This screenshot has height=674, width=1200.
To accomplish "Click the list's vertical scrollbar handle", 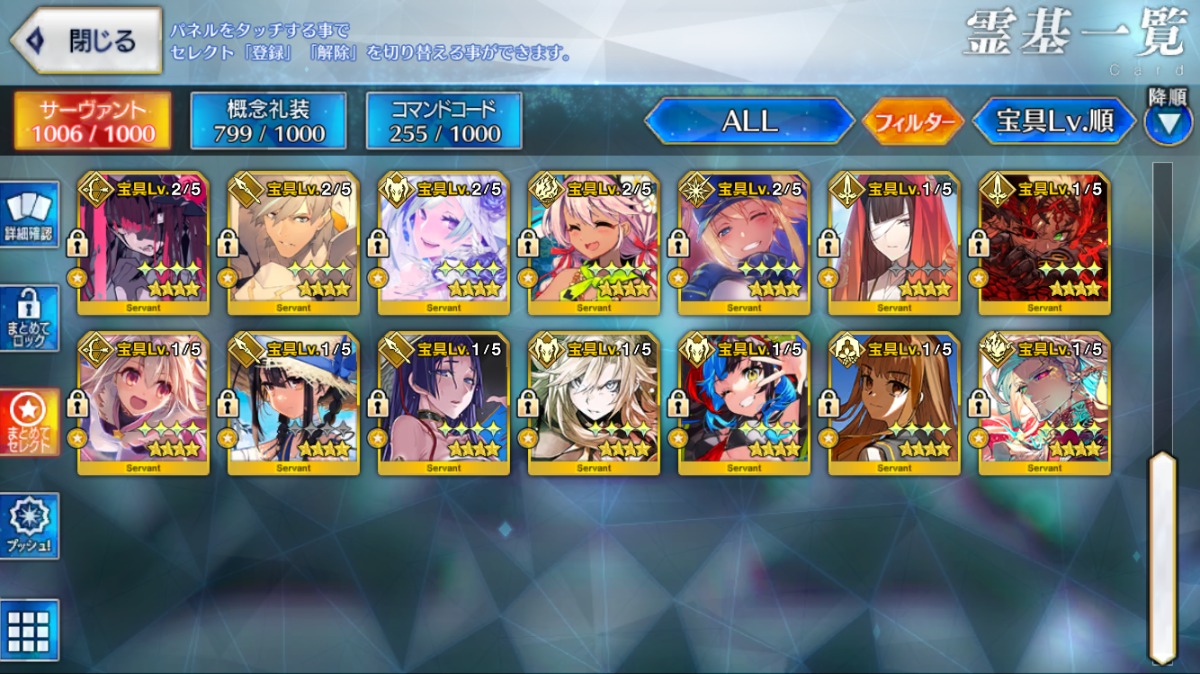I will [1161, 555].
